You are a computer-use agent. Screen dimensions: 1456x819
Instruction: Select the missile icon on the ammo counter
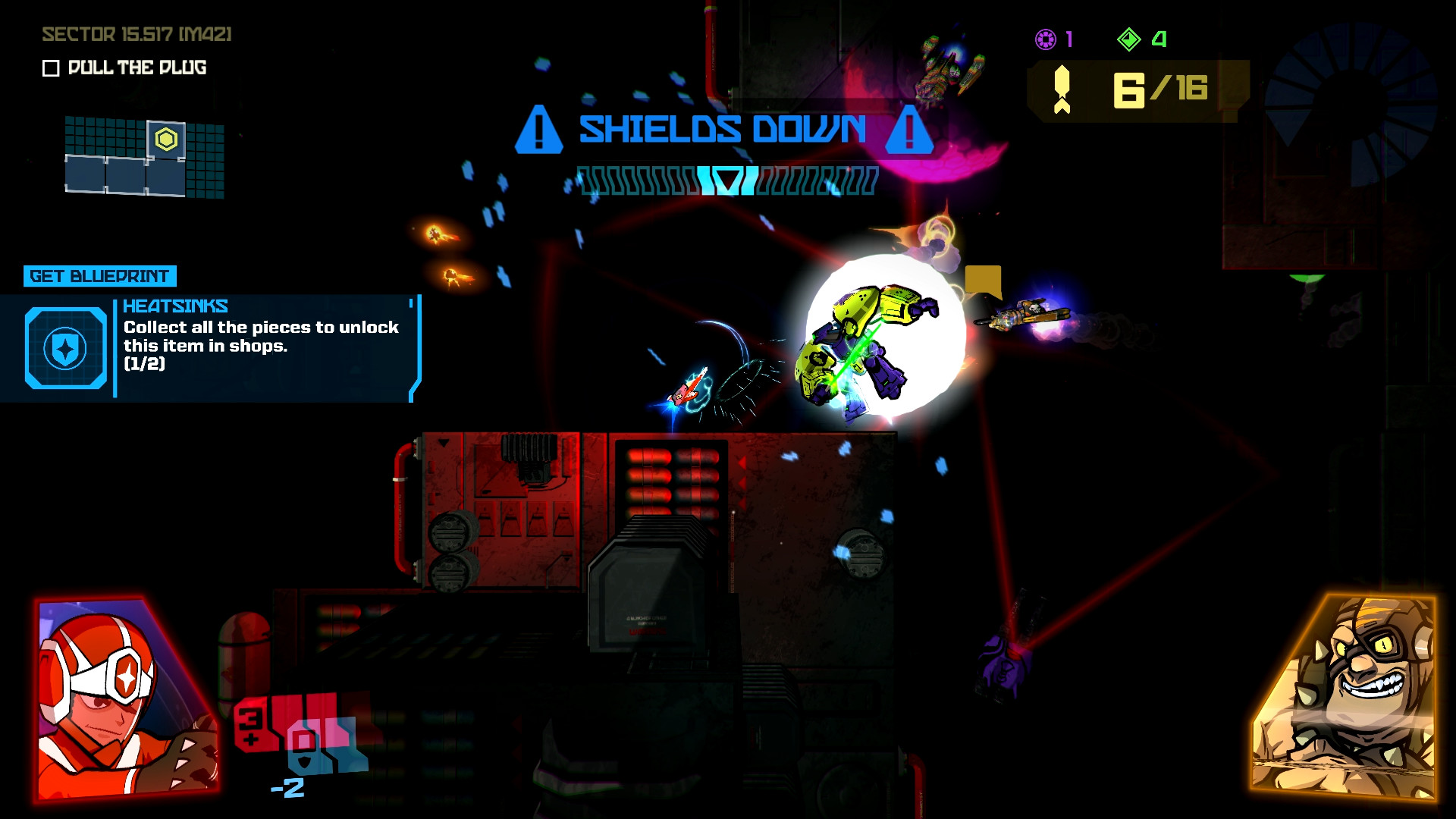tap(1062, 89)
